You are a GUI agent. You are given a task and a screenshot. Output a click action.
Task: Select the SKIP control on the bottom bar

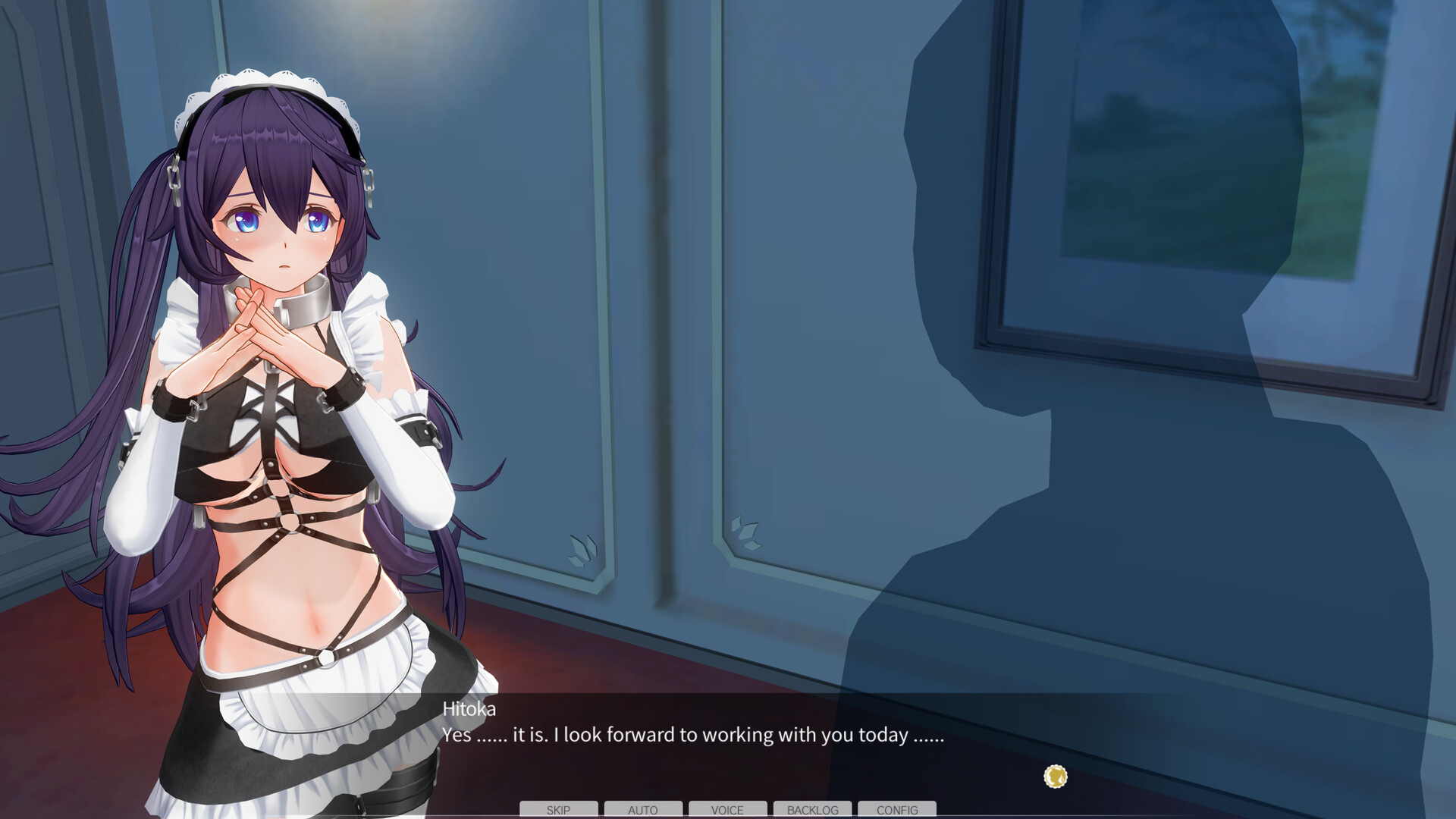click(x=559, y=810)
